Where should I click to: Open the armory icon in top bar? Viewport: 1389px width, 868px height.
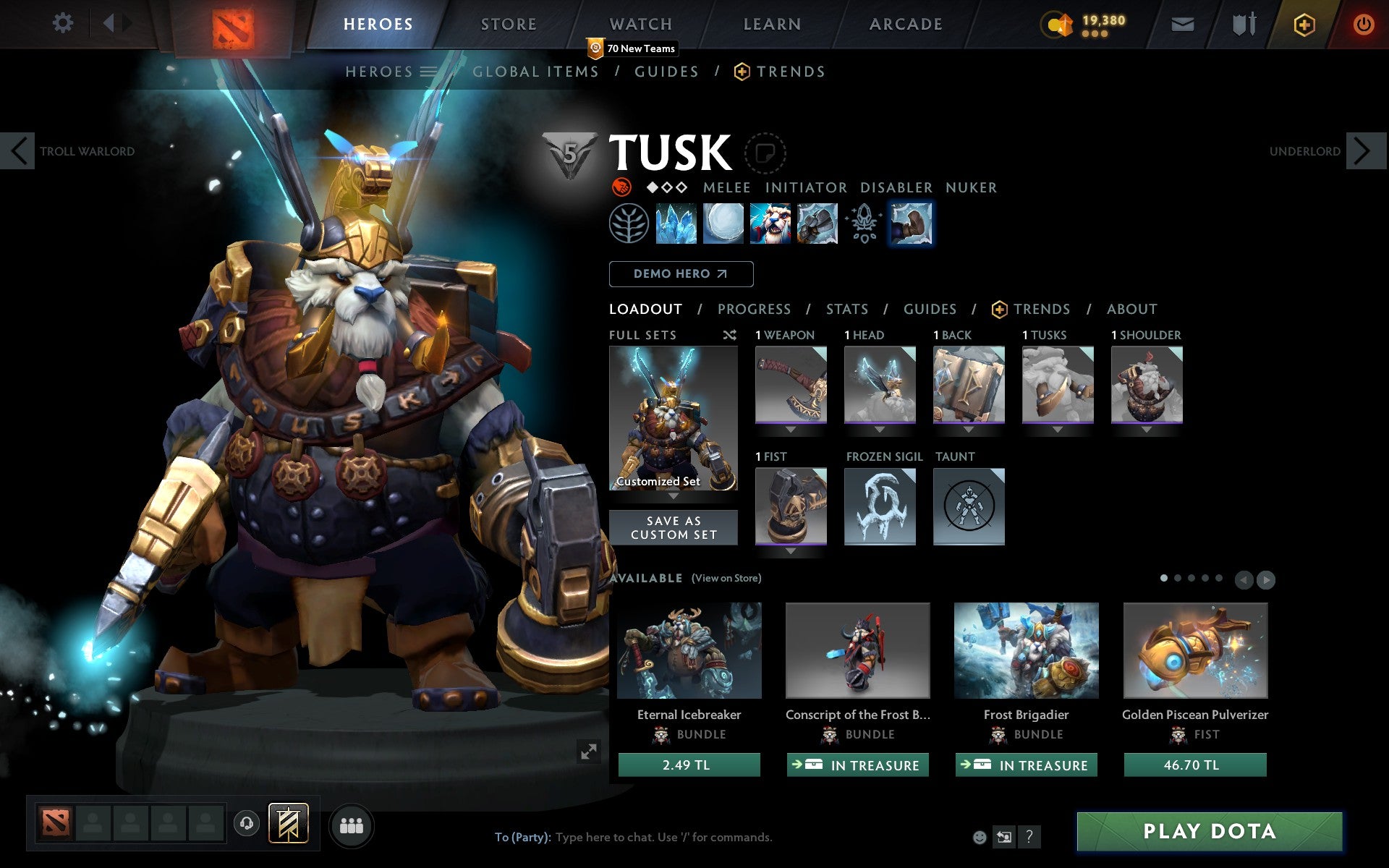tap(1241, 24)
